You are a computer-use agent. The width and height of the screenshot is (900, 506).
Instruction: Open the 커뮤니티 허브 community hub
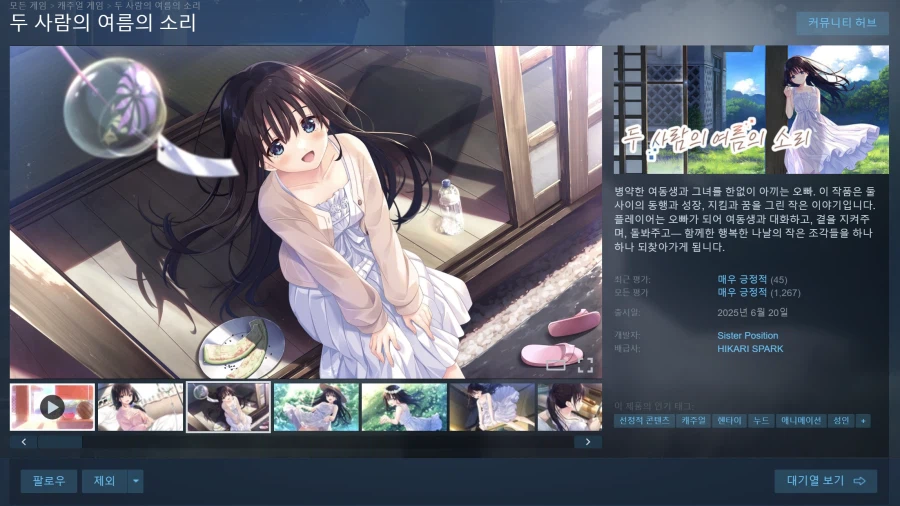coord(841,23)
